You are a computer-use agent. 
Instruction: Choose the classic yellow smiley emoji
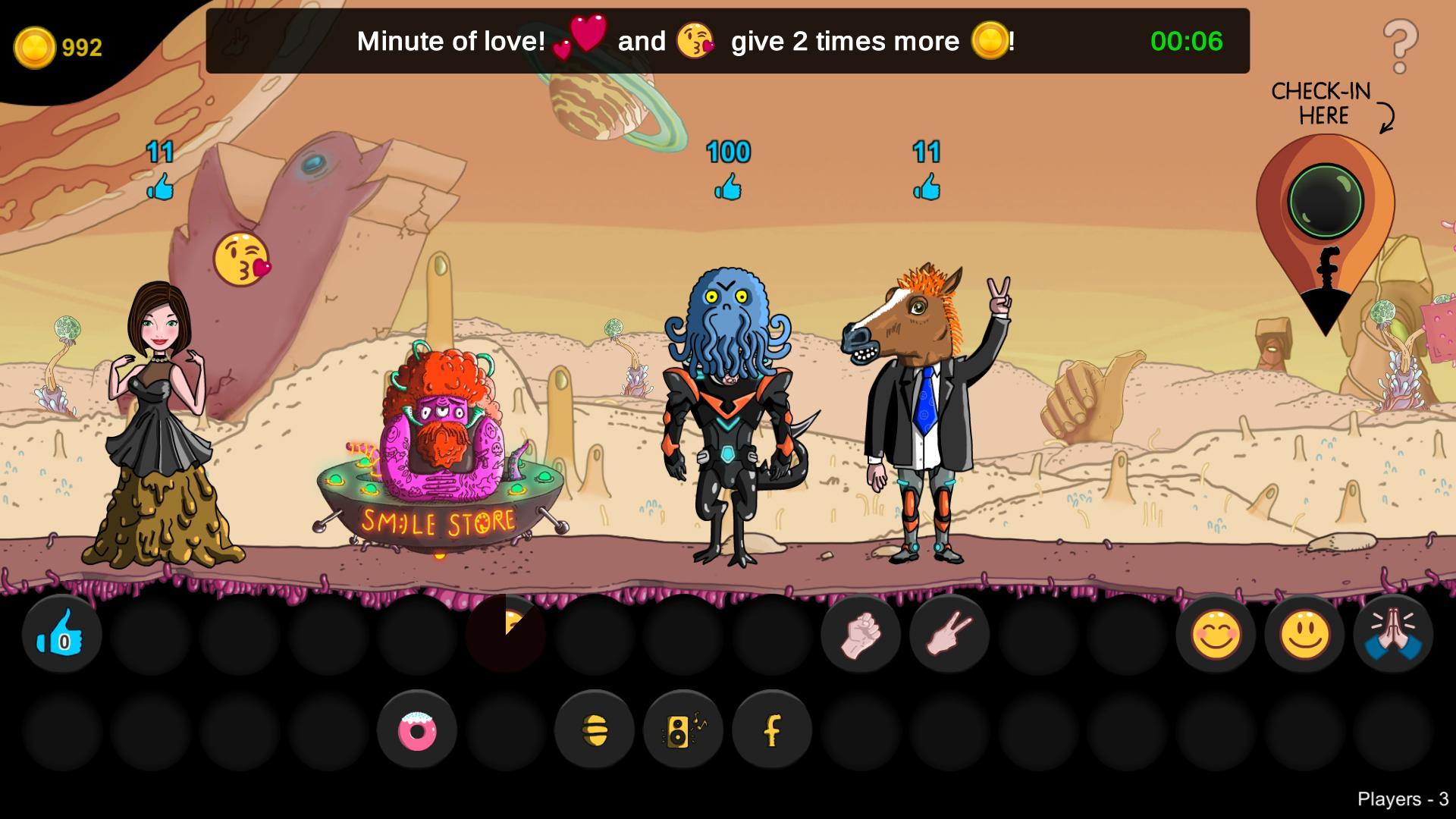pyautogui.click(x=1304, y=634)
